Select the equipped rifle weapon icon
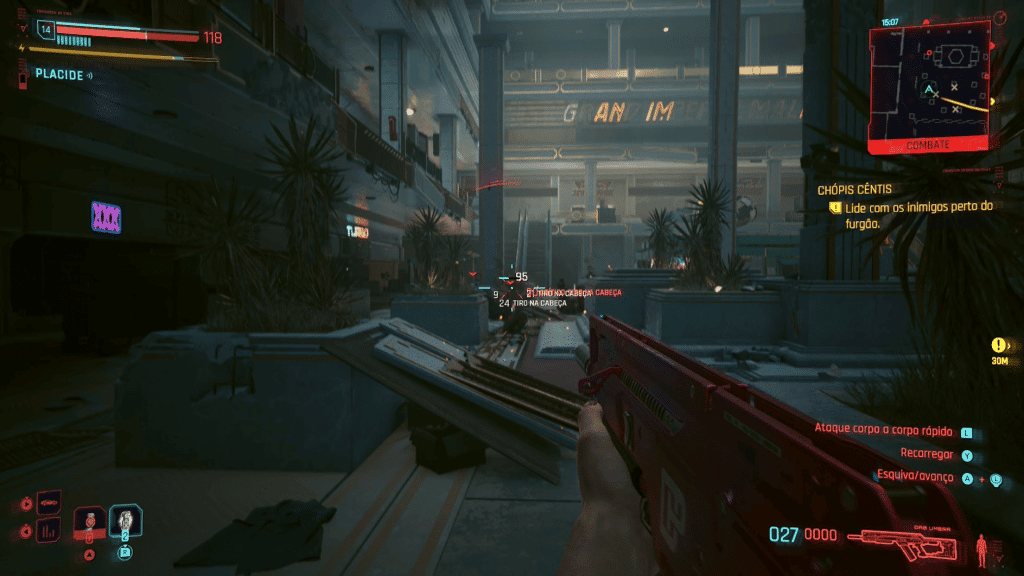 (907, 539)
